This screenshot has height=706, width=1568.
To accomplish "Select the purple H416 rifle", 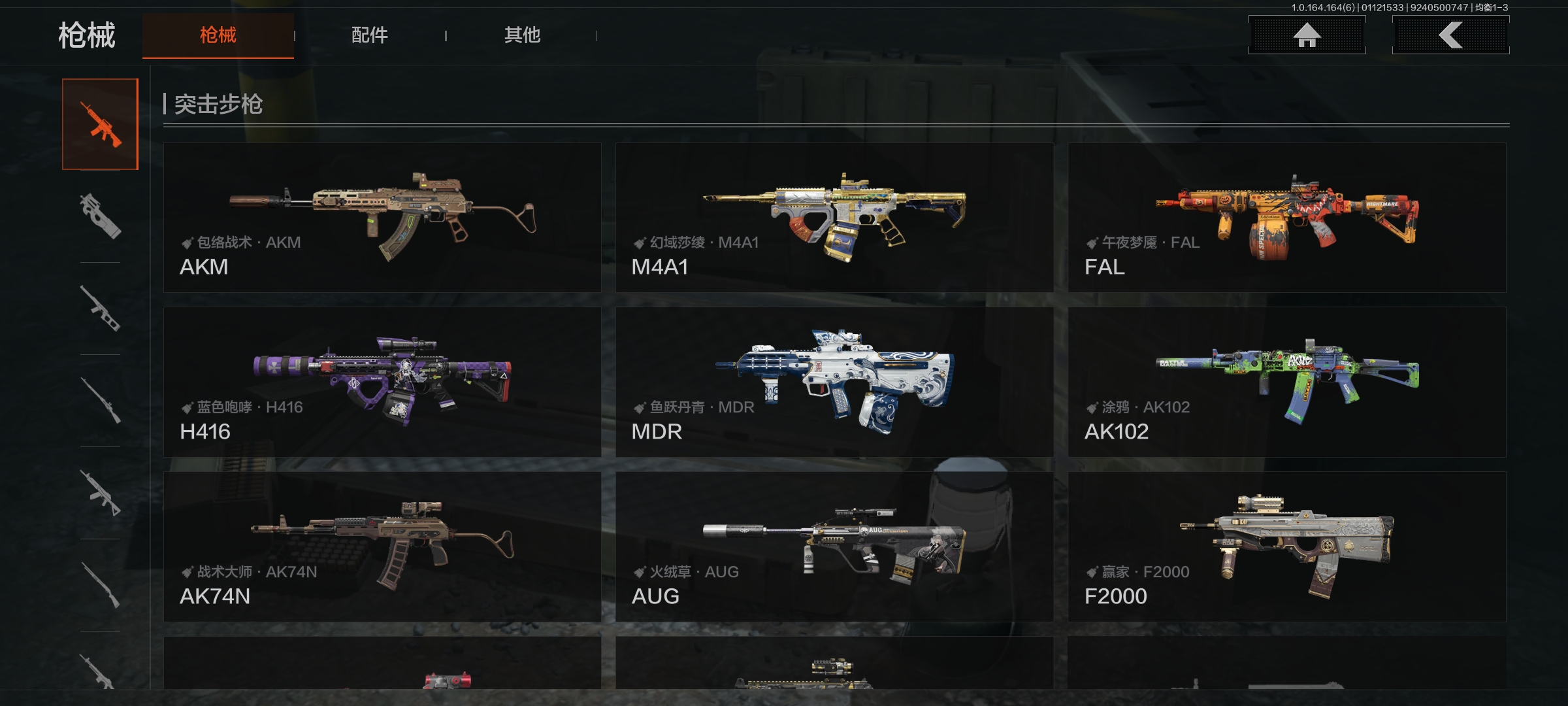I will pos(382,382).
